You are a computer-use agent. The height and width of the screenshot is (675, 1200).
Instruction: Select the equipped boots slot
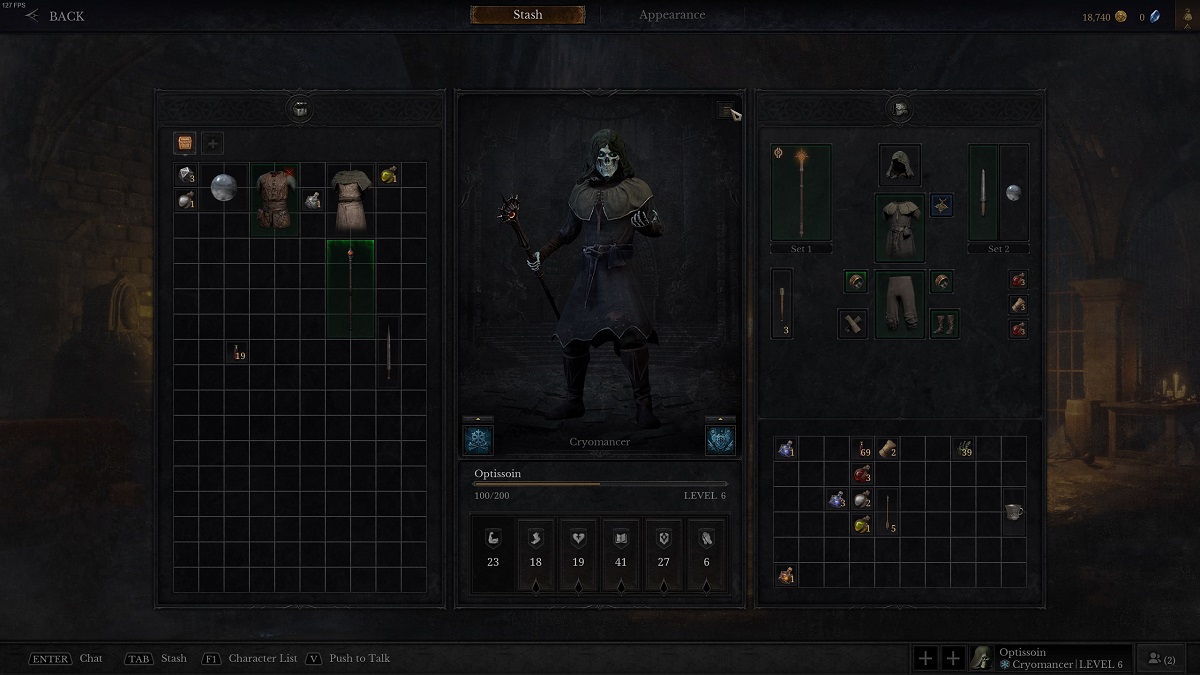944,323
